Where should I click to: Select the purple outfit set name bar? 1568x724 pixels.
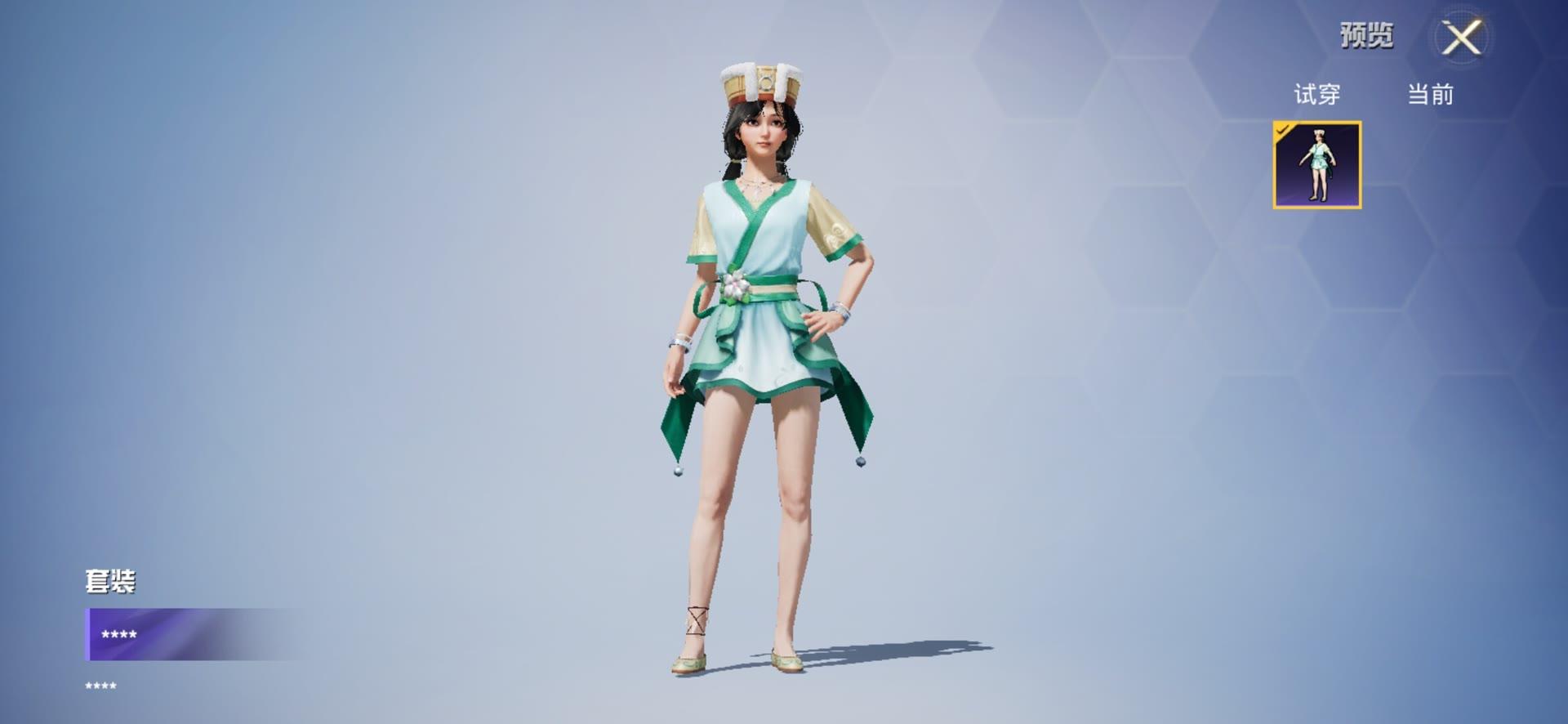coord(196,634)
